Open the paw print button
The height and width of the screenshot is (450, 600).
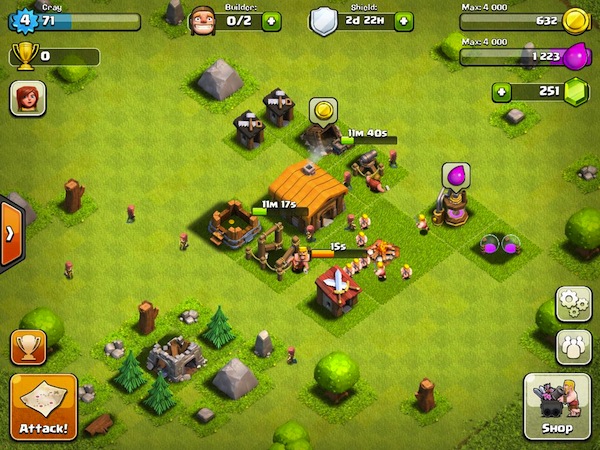pos(575,346)
